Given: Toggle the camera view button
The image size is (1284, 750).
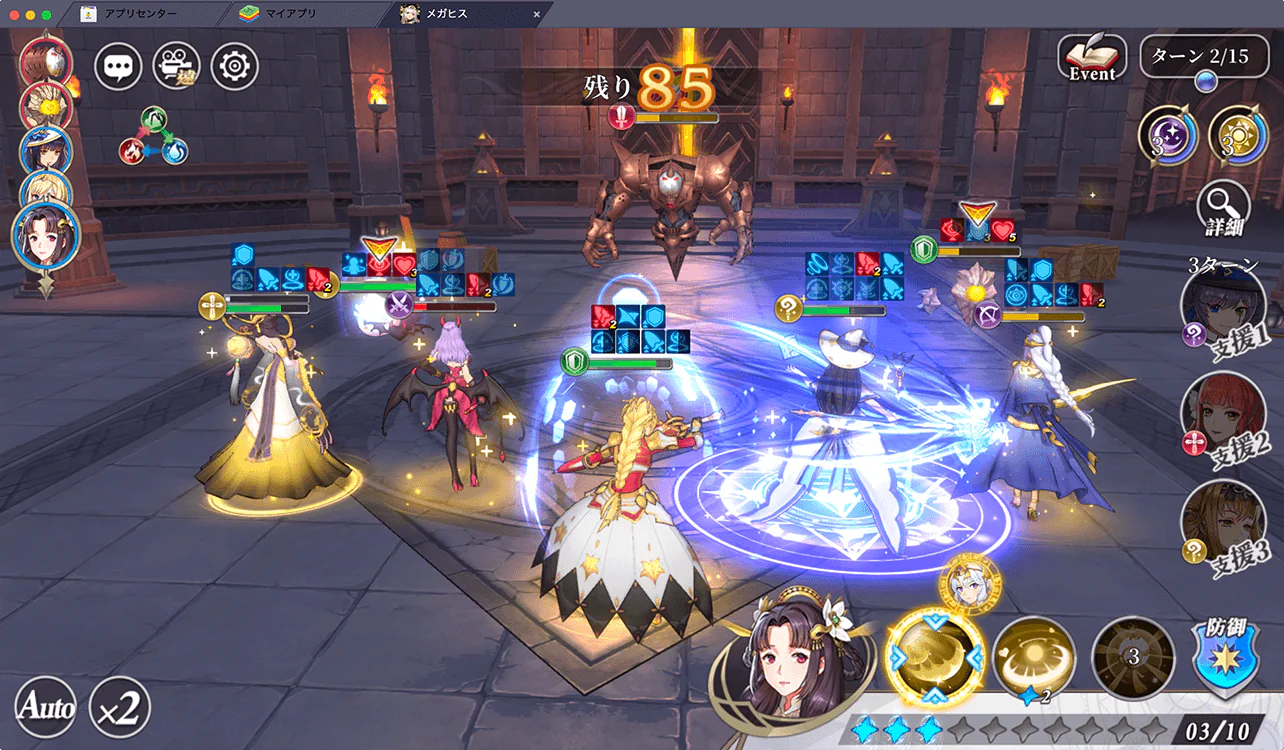Looking at the screenshot, I should click(177, 67).
